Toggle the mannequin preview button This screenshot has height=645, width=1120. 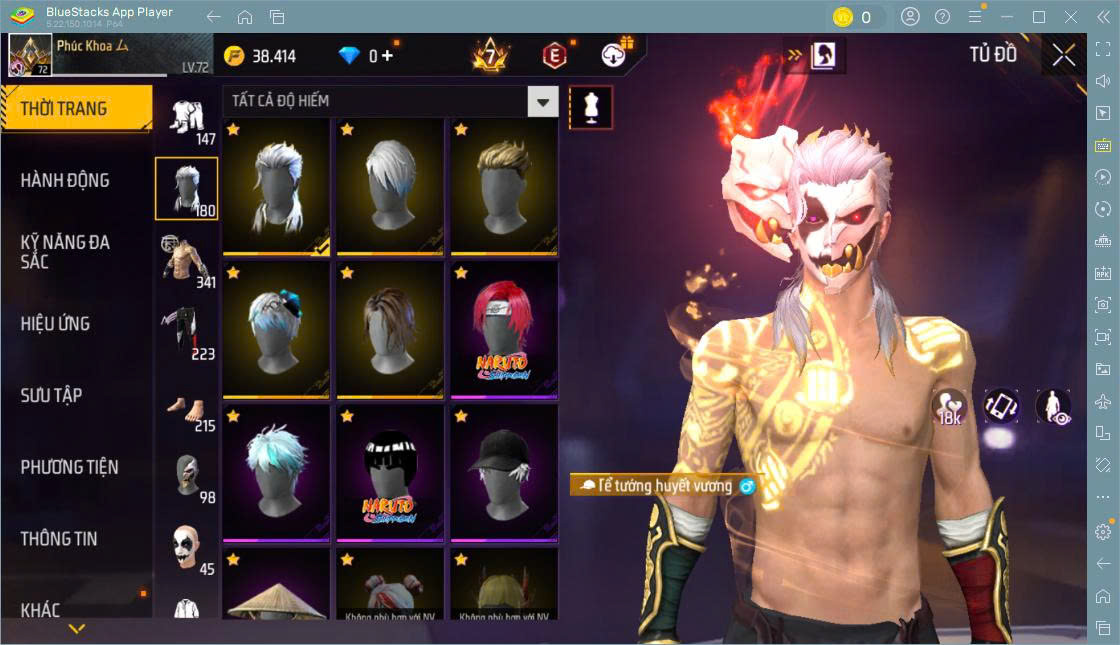(x=591, y=107)
